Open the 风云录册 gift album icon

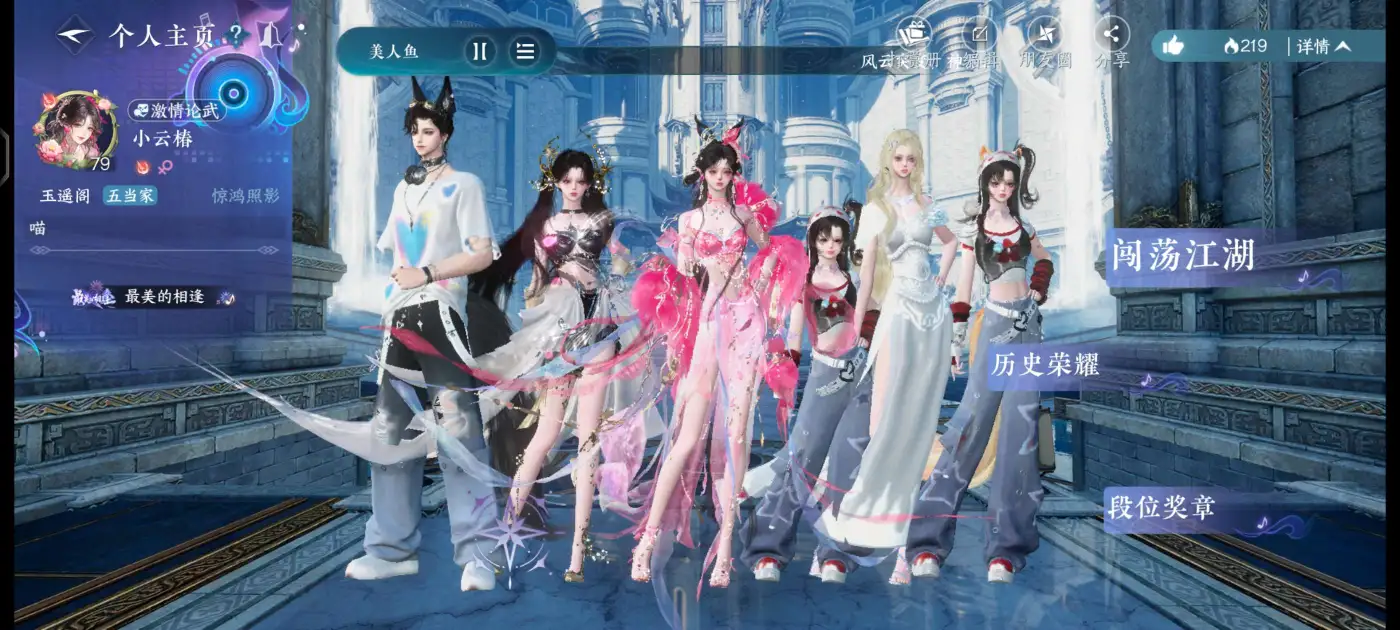(x=911, y=35)
